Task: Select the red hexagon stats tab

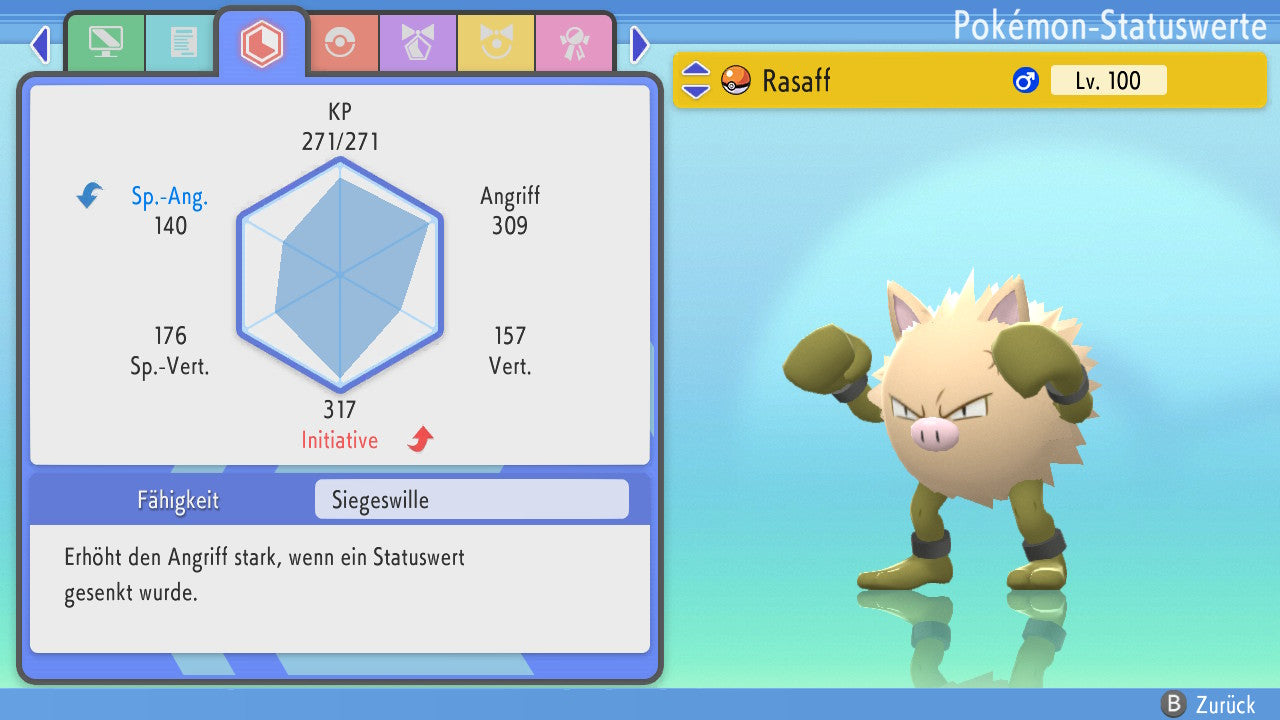Action: (261, 43)
